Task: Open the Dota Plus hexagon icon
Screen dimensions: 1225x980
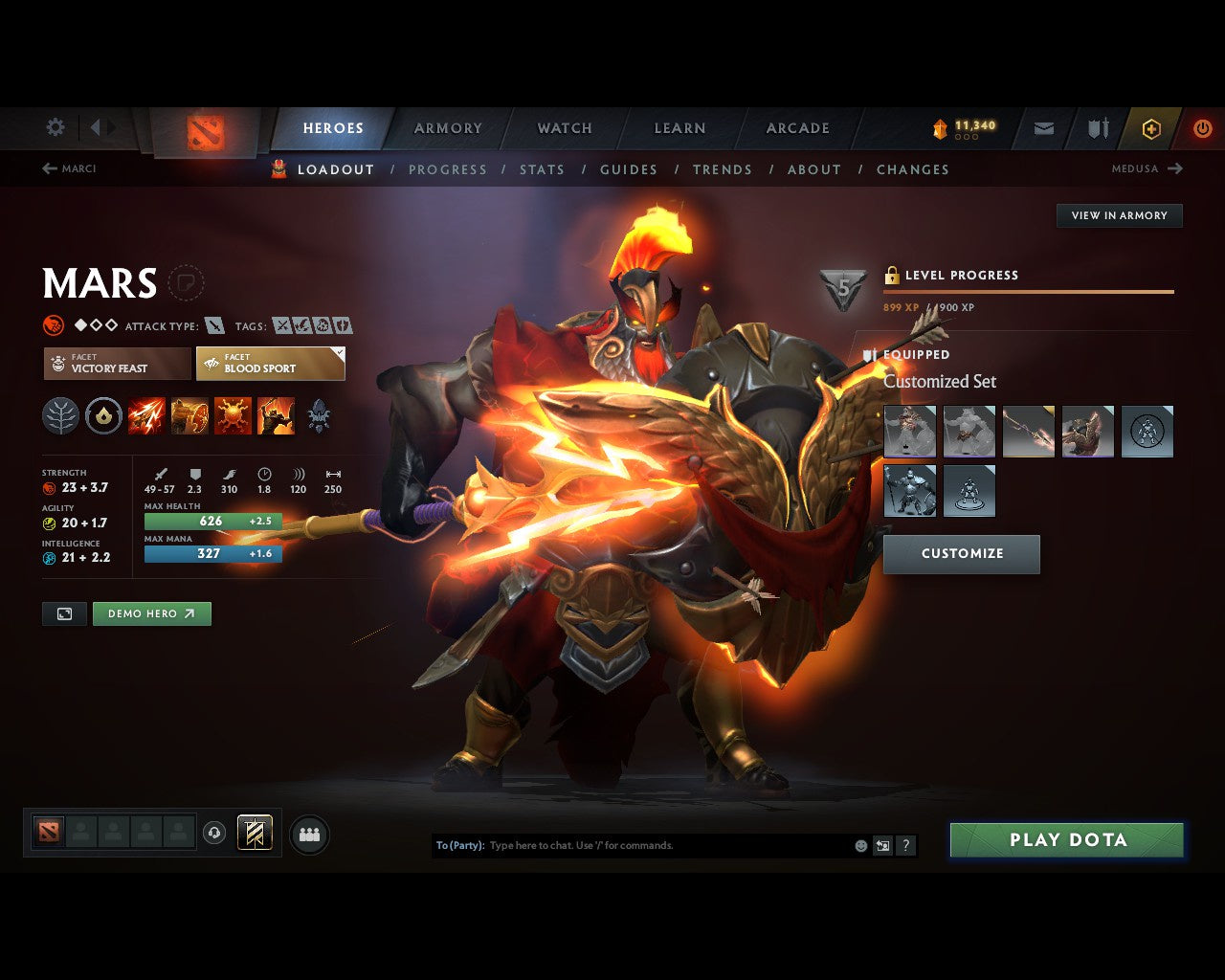Action: point(1149,128)
